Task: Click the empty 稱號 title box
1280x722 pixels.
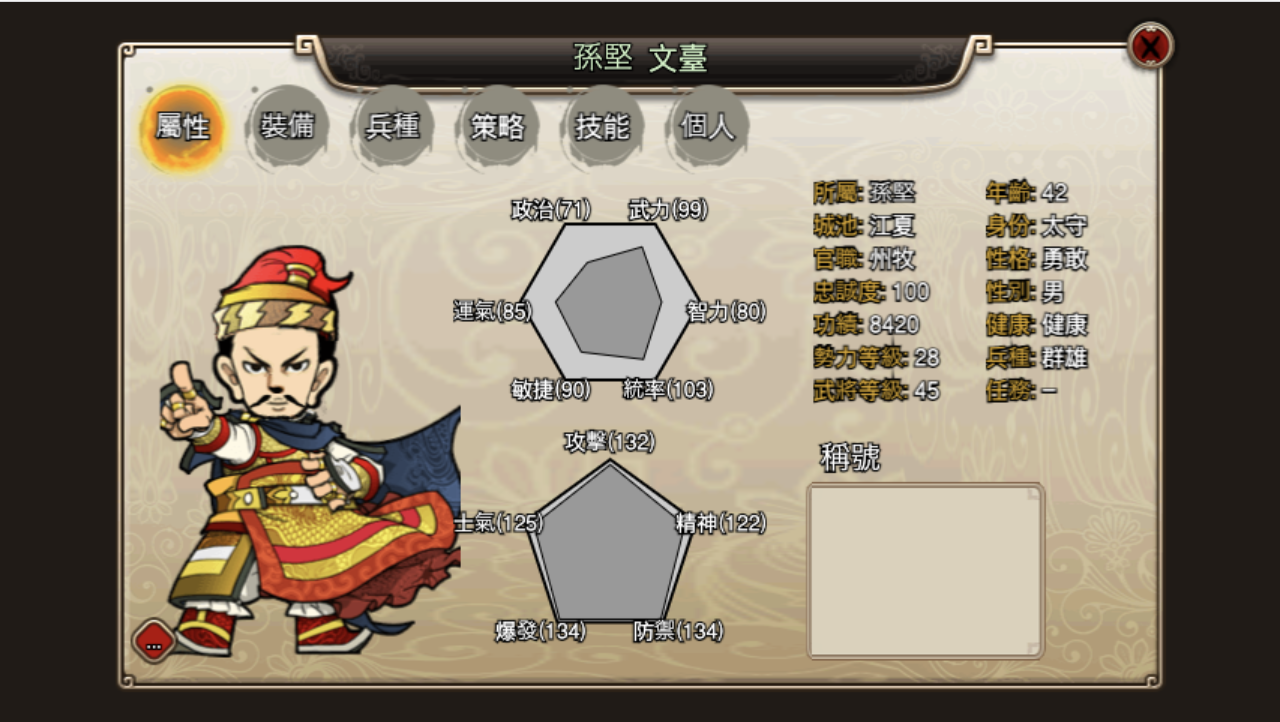Action: tap(925, 570)
